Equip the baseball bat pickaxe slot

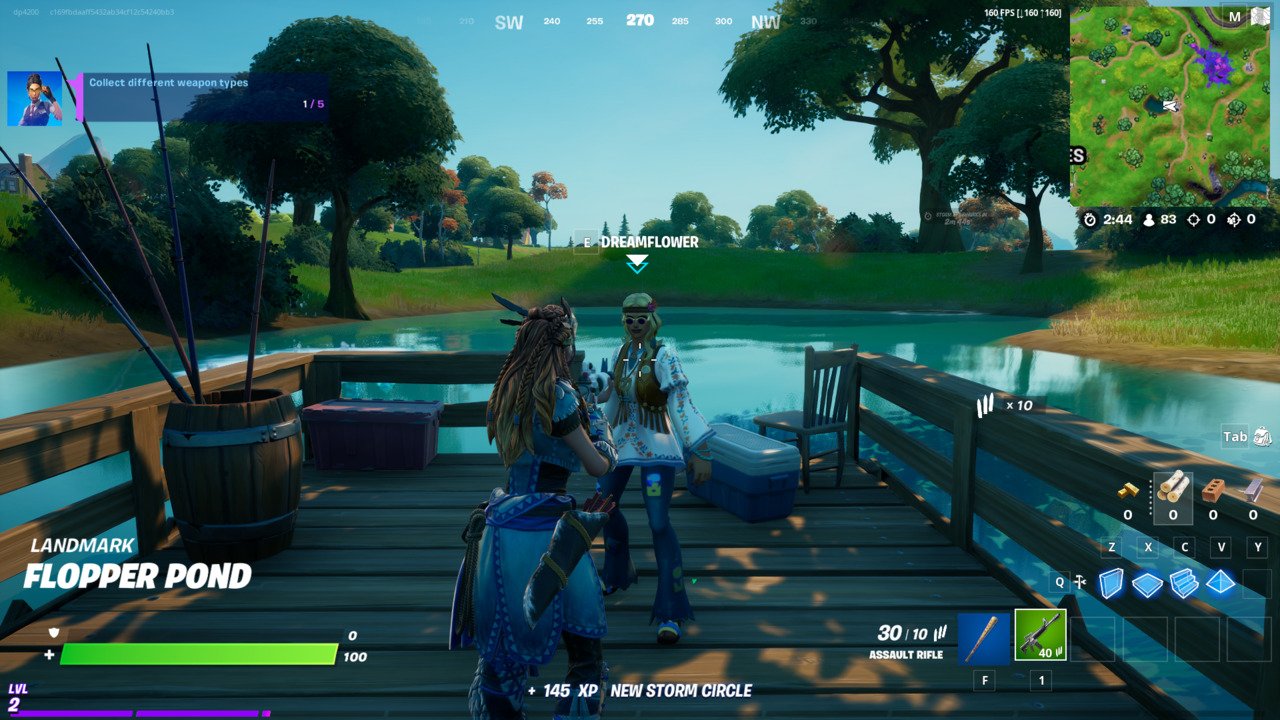pos(984,637)
